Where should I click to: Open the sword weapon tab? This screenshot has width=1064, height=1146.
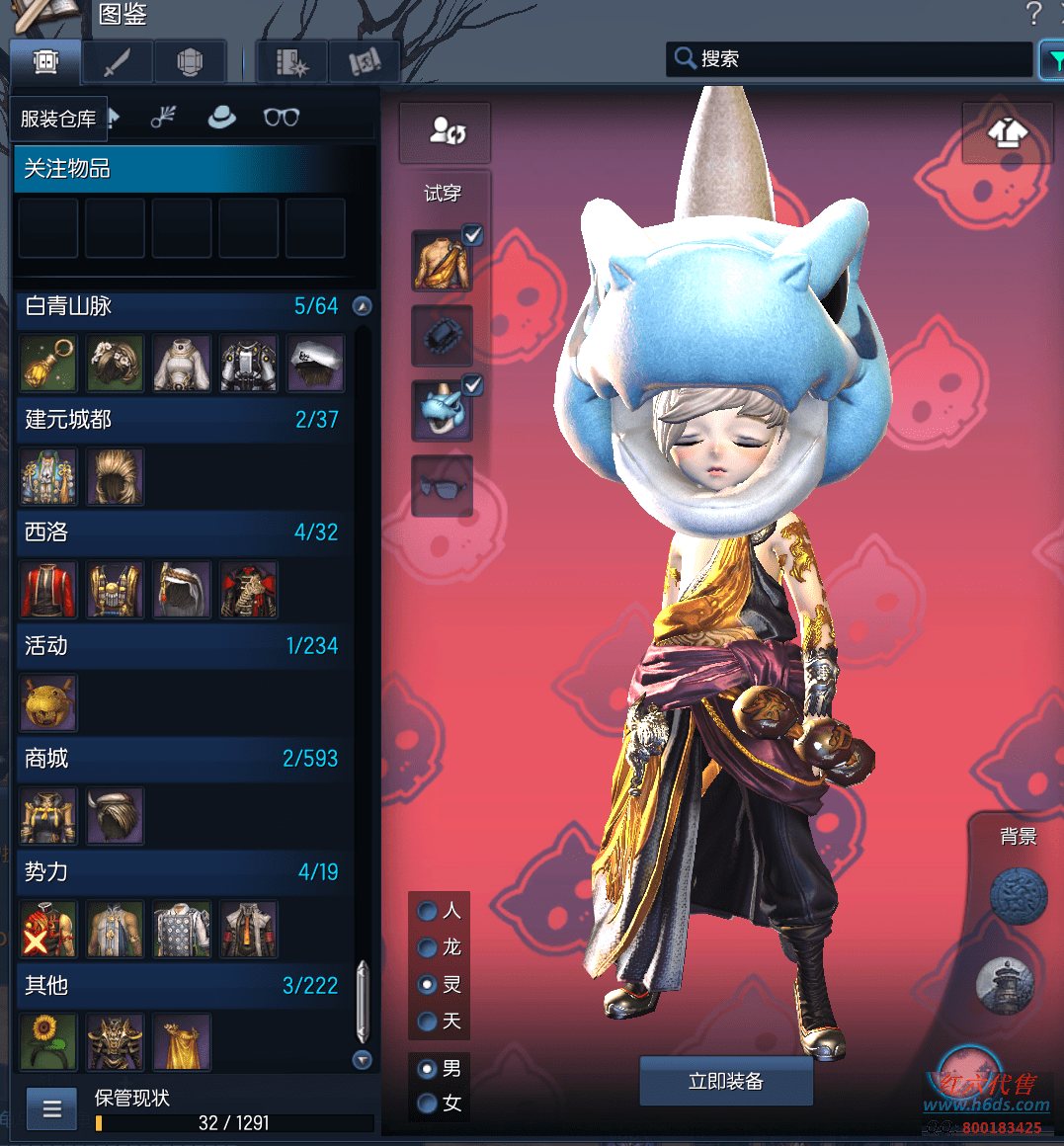point(118,62)
